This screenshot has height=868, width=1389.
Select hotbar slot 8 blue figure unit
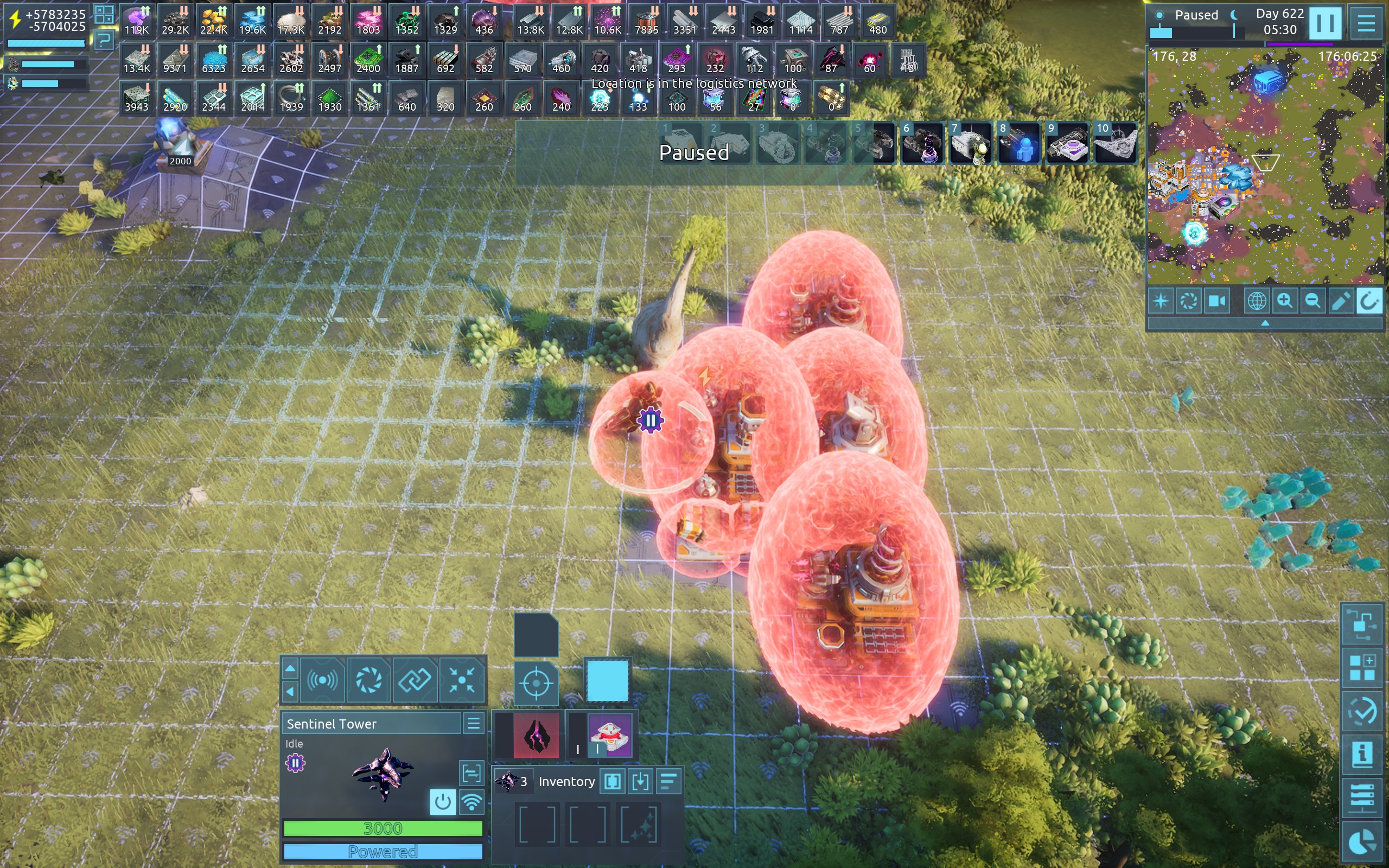coord(1019,144)
